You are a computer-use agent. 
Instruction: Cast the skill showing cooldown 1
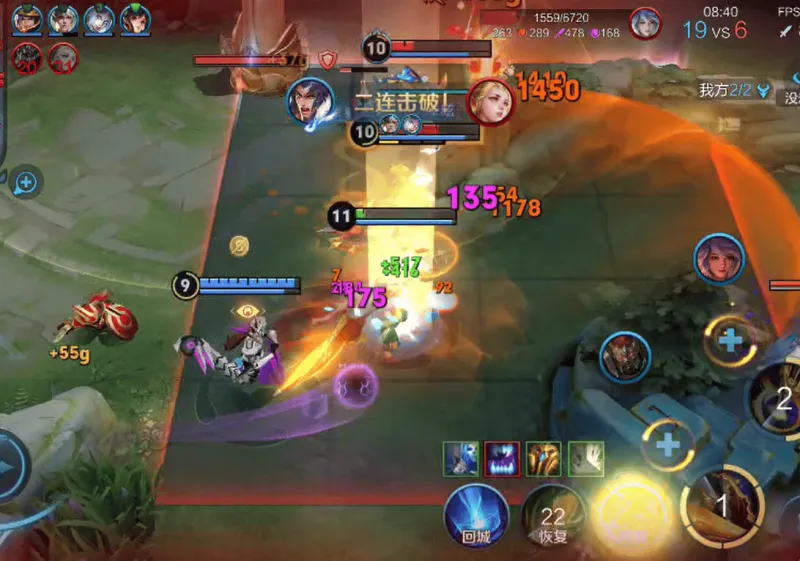[722, 506]
